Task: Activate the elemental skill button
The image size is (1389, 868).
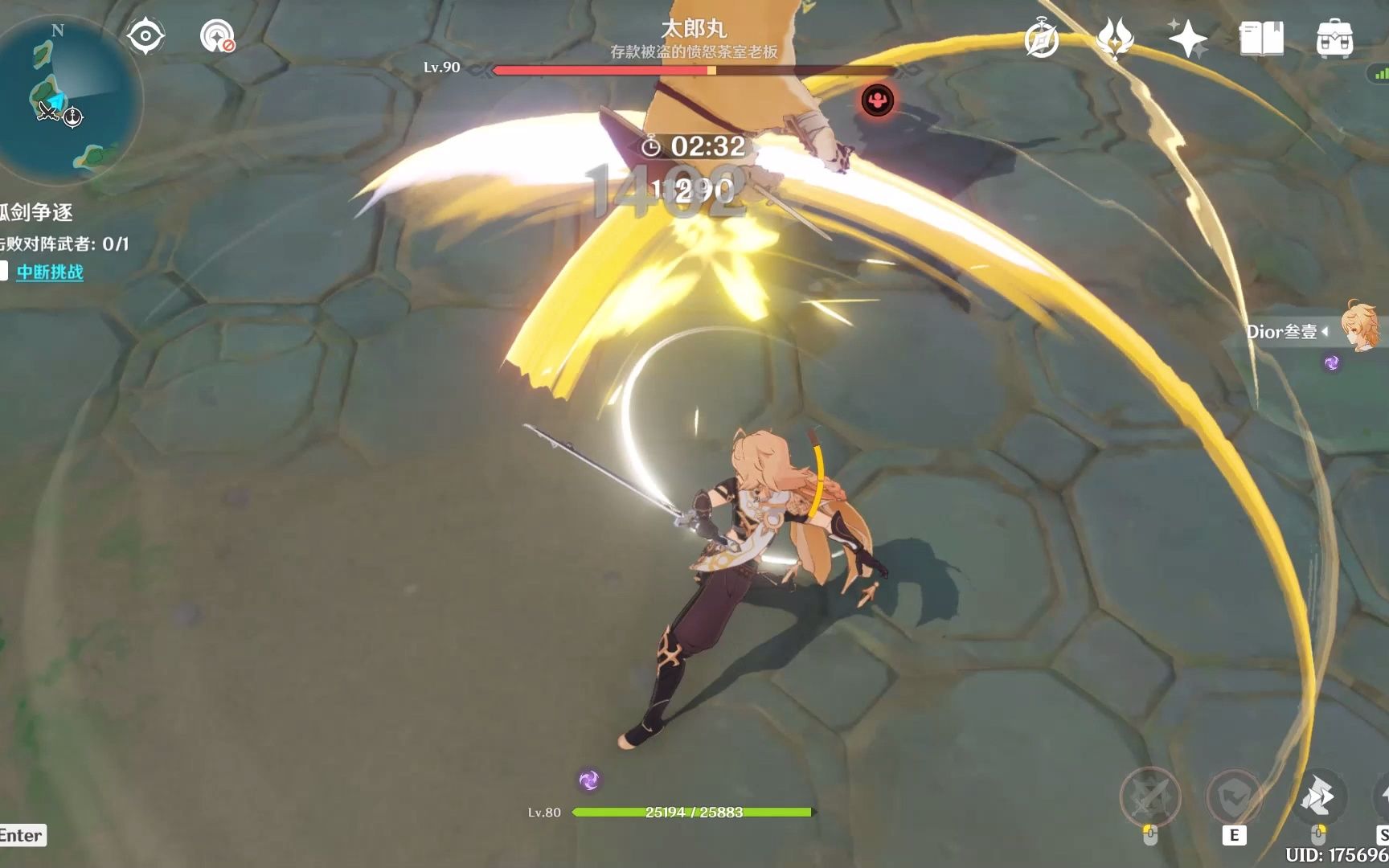Action: (1234, 796)
